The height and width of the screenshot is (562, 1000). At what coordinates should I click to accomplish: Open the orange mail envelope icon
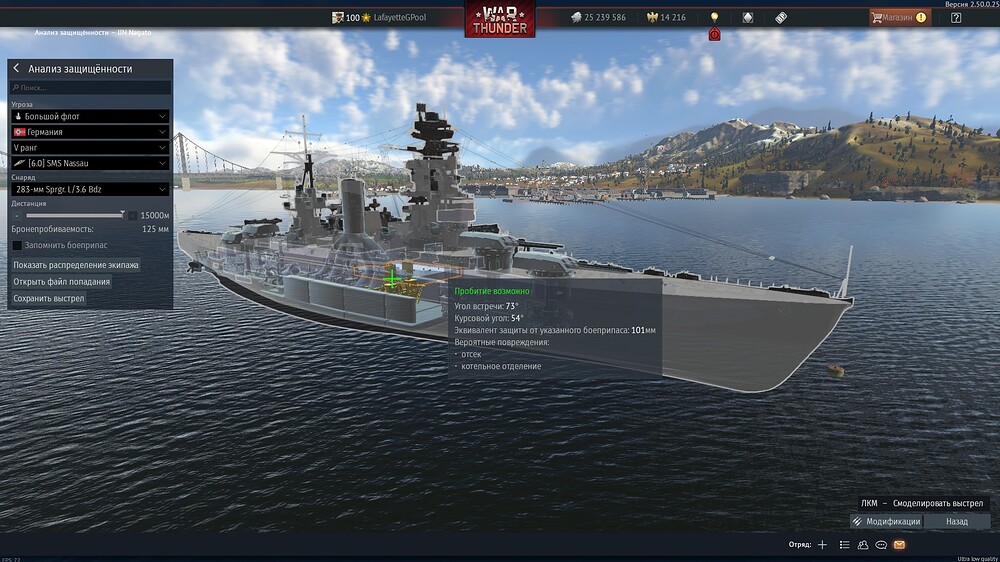tap(899, 545)
